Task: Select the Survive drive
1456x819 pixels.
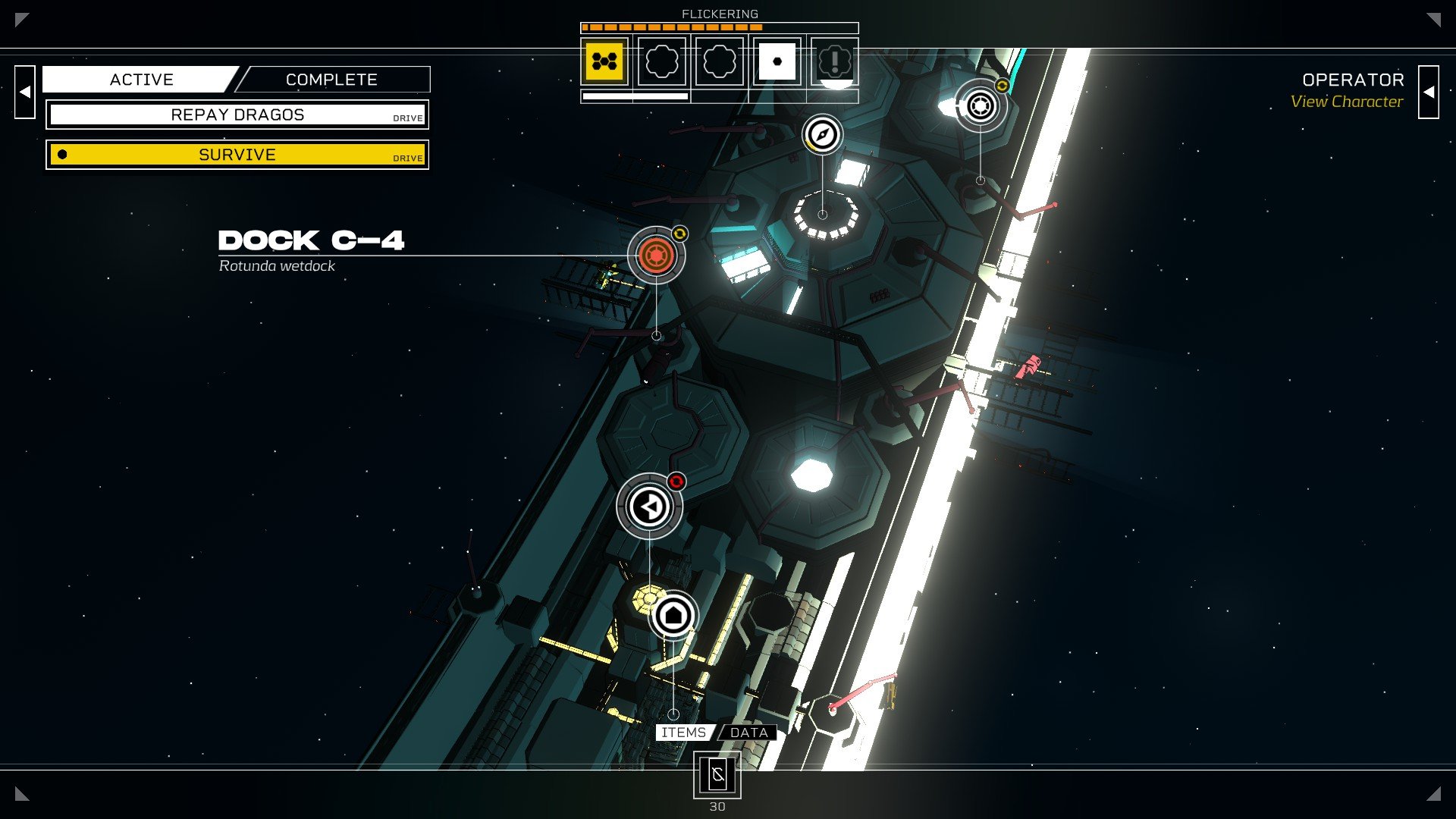Action: tap(237, 155)
